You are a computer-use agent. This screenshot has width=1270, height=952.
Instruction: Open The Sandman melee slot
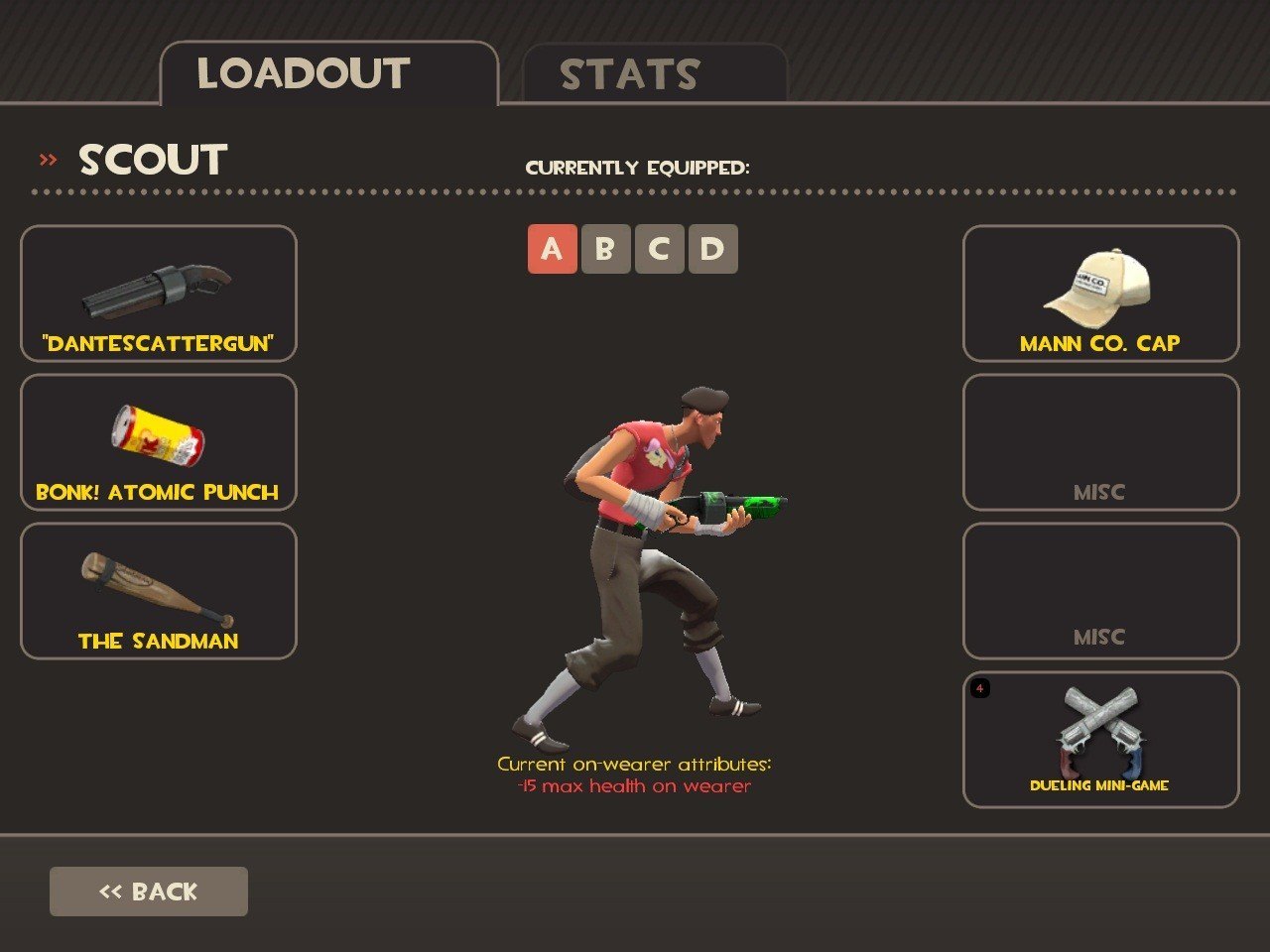[x=159, y=591]
